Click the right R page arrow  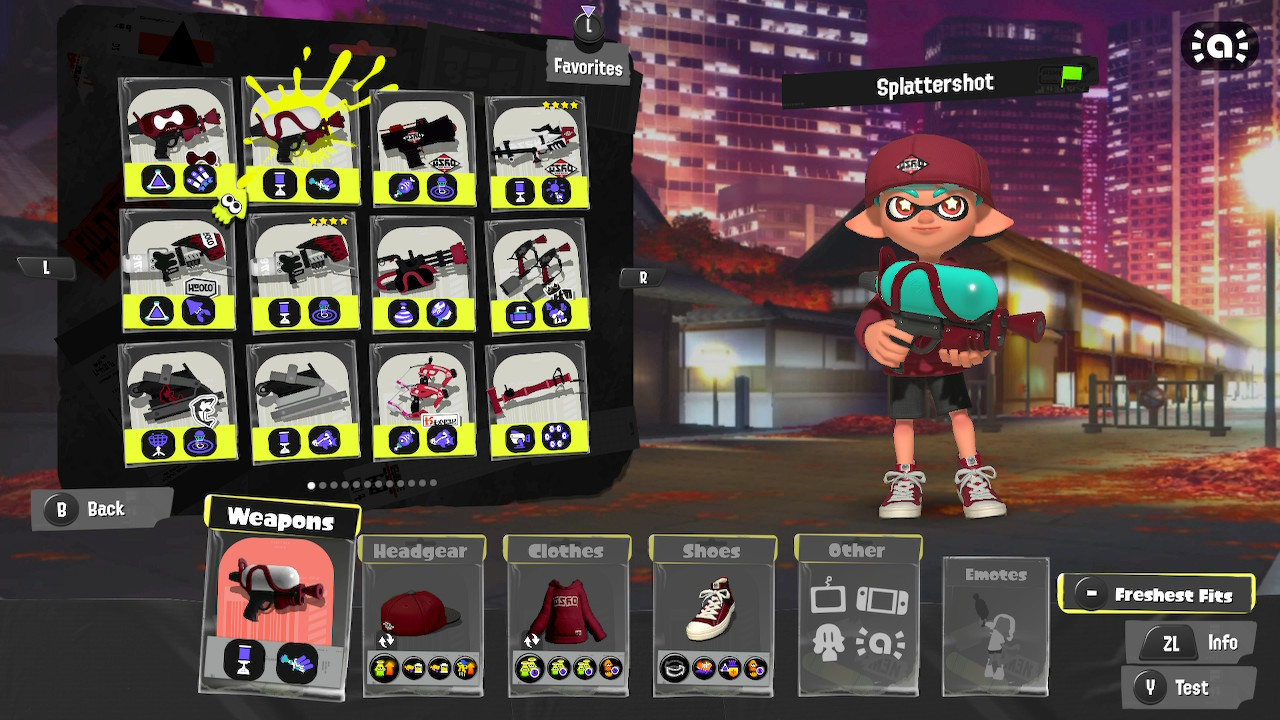[641, 277]
